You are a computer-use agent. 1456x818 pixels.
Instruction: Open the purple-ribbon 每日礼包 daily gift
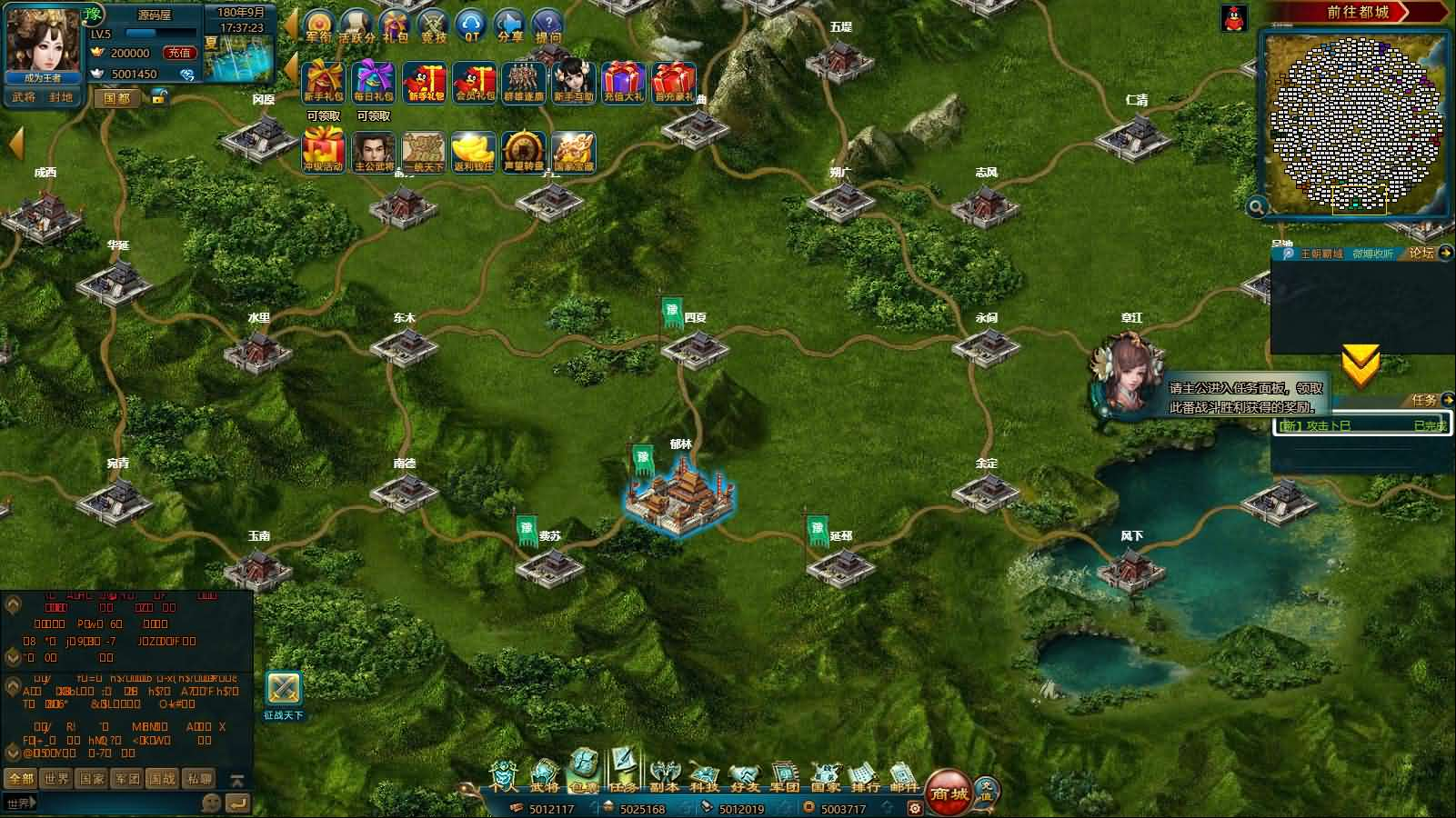(x=373, y=83)
